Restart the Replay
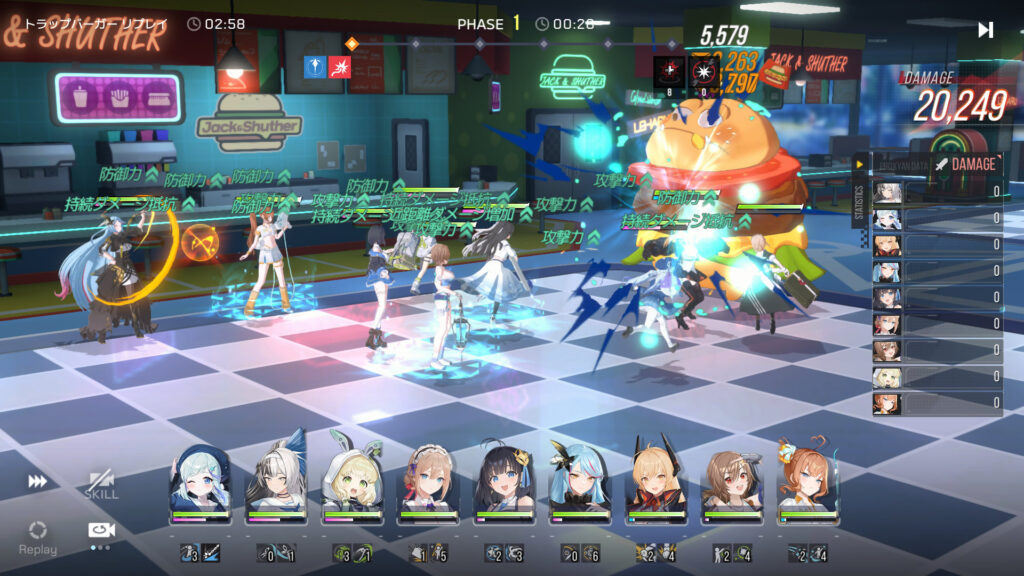Image resolution: width=1024 pixels, height=576 pixels. 37,535
